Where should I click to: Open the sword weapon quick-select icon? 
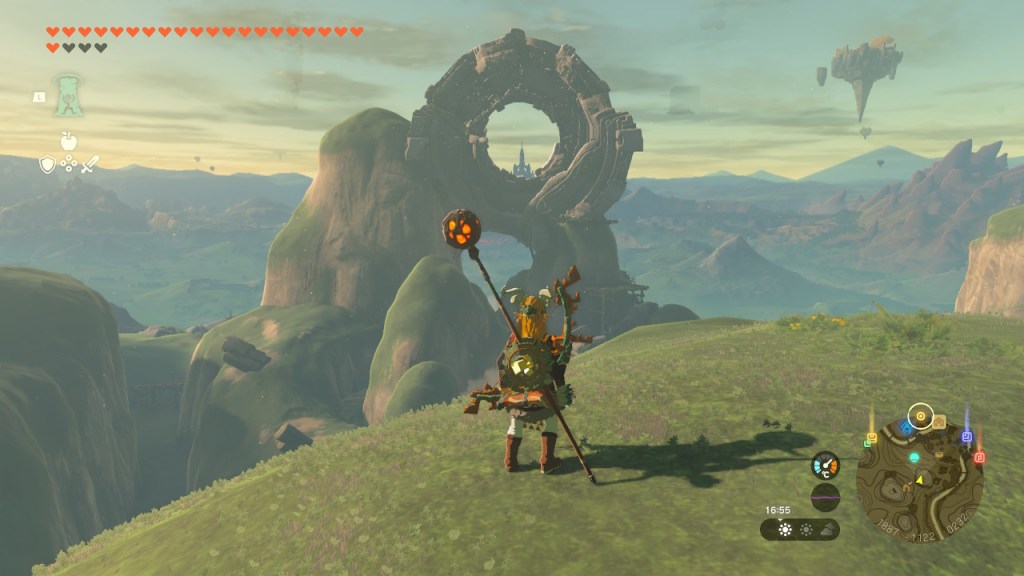pyautogui.click(x=90, y=164)
